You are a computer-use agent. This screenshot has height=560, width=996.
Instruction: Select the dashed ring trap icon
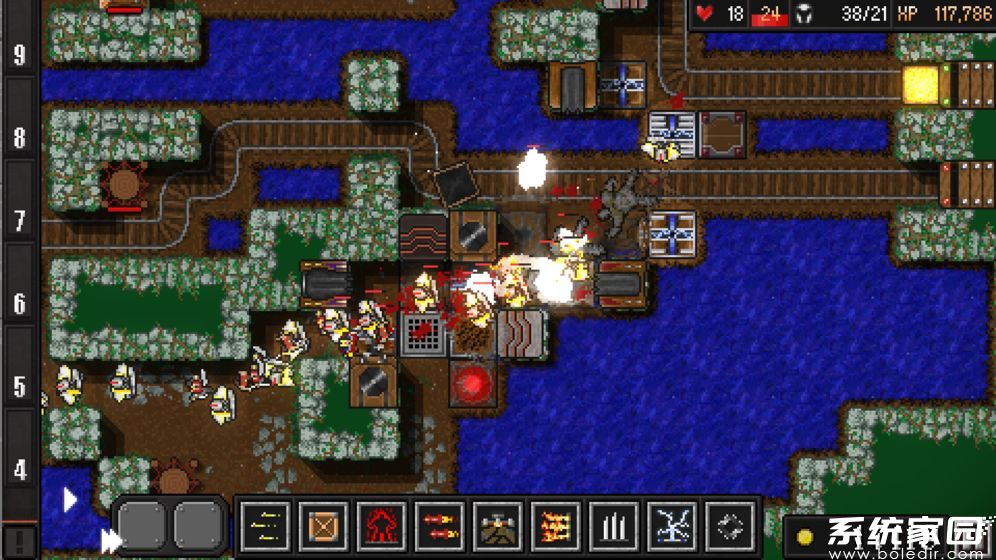(x=730, y=525)
